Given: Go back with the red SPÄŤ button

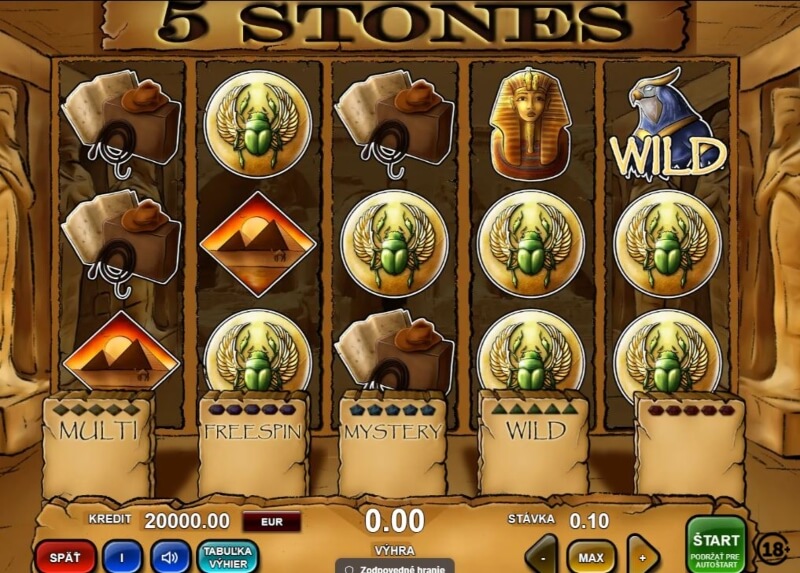Looking at the screenshot, I should coord(65,556).
